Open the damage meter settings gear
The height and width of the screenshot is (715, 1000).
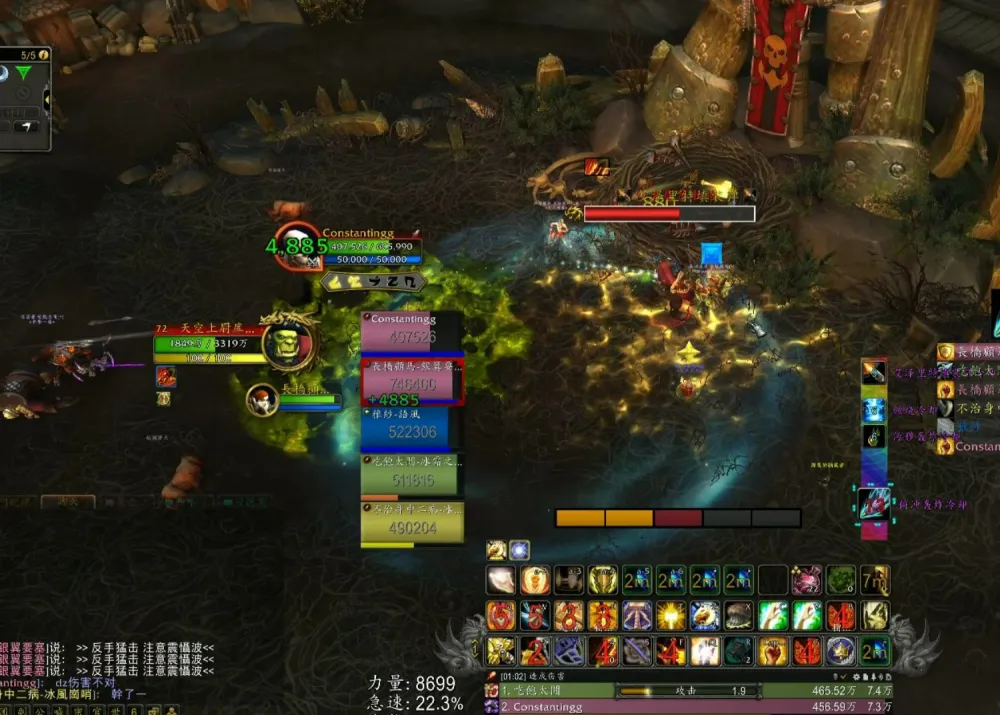856,677
